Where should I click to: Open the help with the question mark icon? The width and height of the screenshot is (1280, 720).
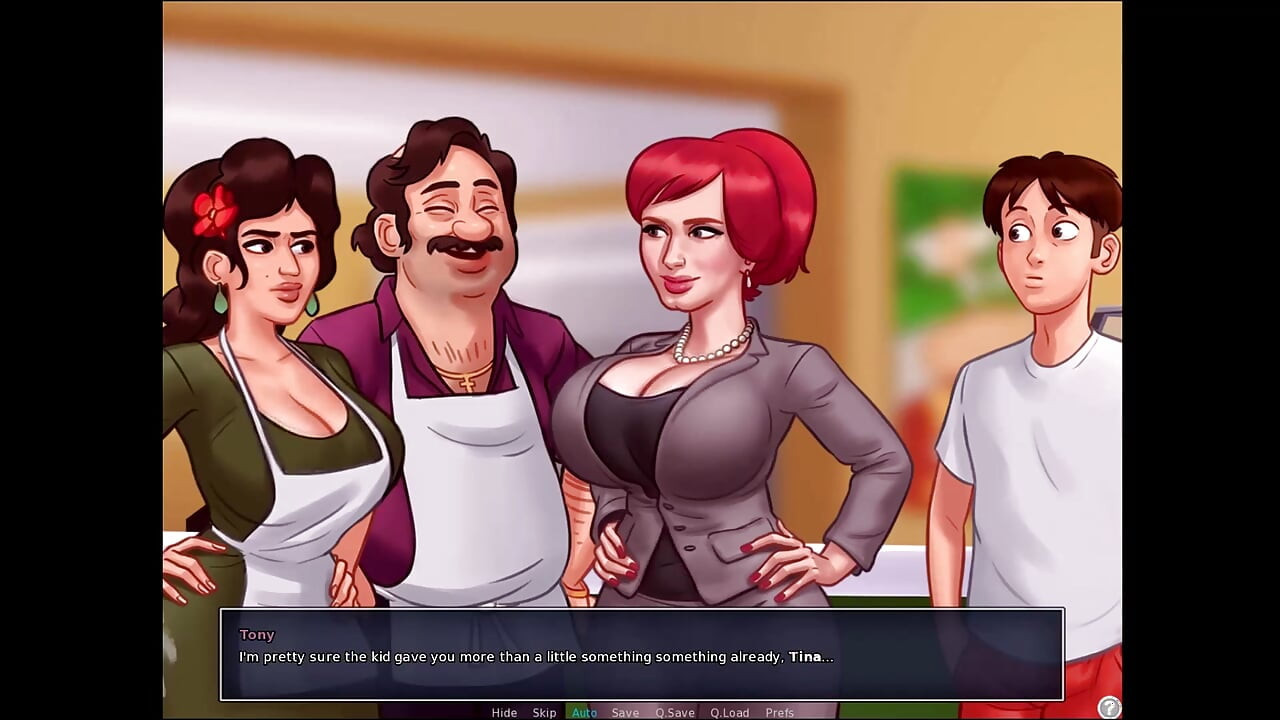(1109, 705)
